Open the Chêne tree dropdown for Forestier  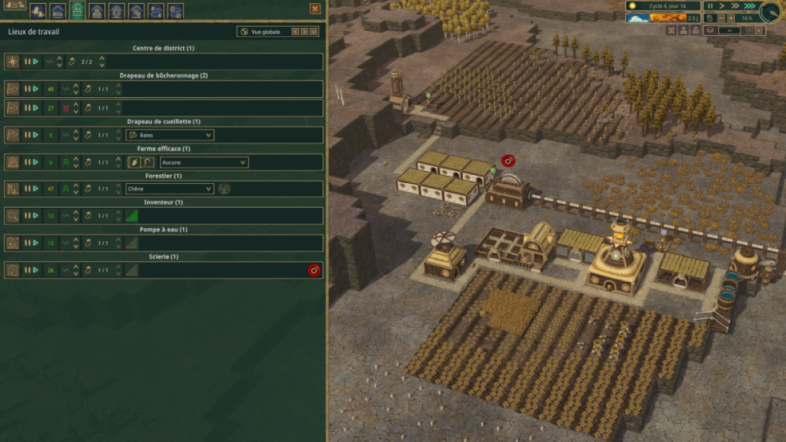[x=169, y=188]
